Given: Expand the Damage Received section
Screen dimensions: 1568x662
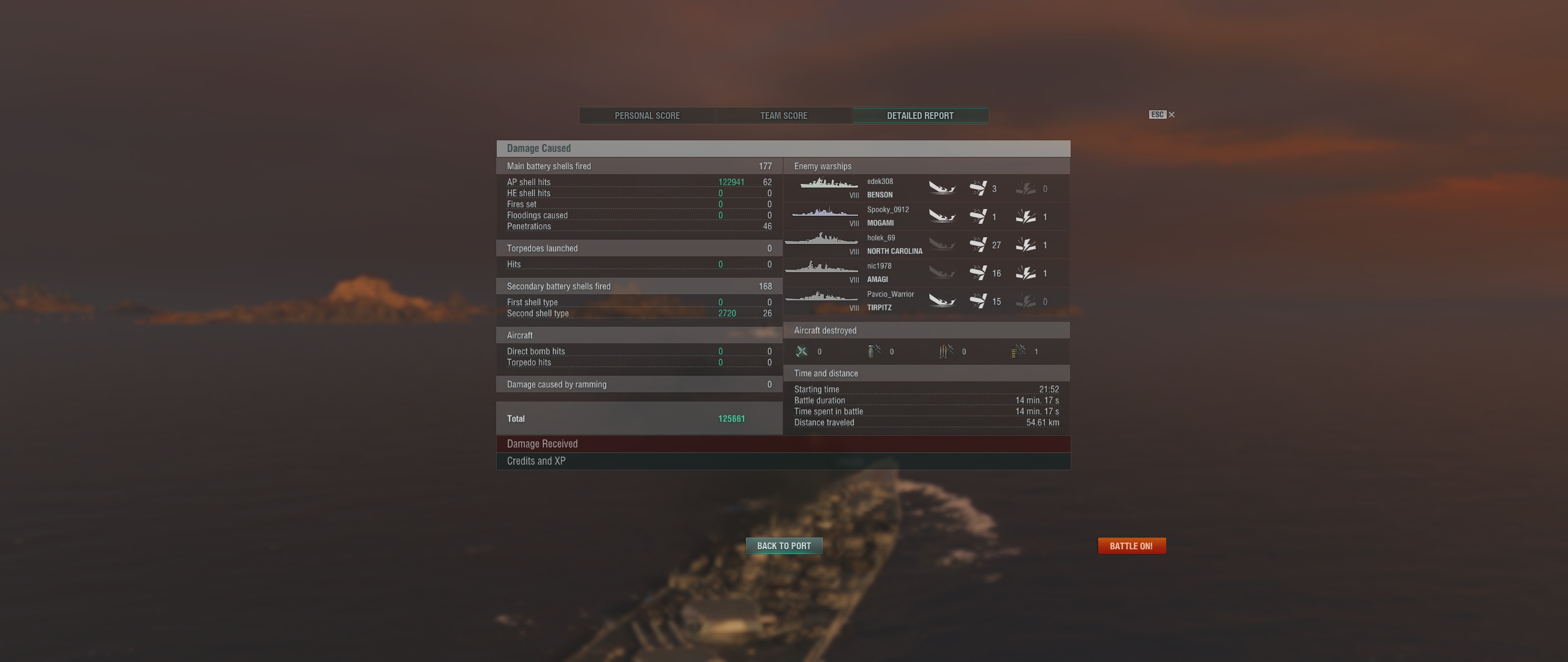Looking at the screenshot, I should point(783,444).
